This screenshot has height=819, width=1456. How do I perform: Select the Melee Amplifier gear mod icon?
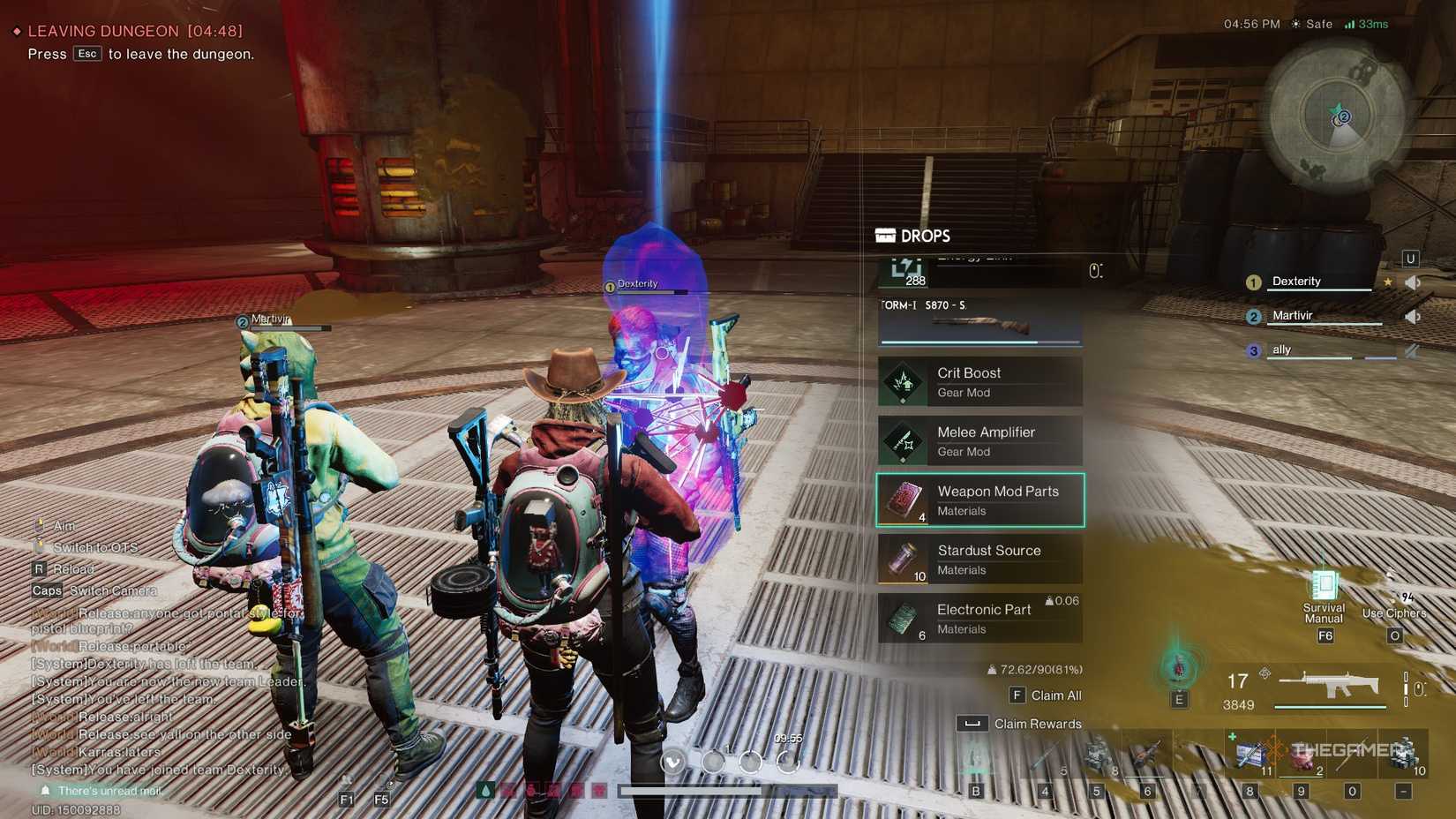pyautogui.click(x=902, y=440)
